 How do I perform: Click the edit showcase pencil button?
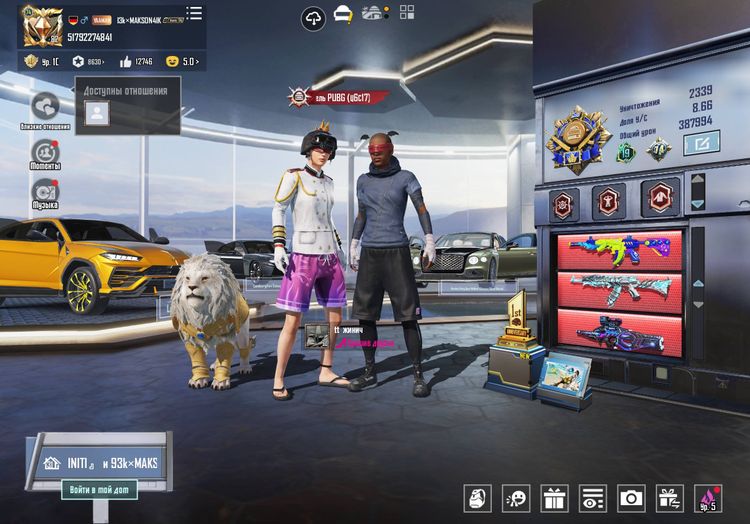click(701, 144)
